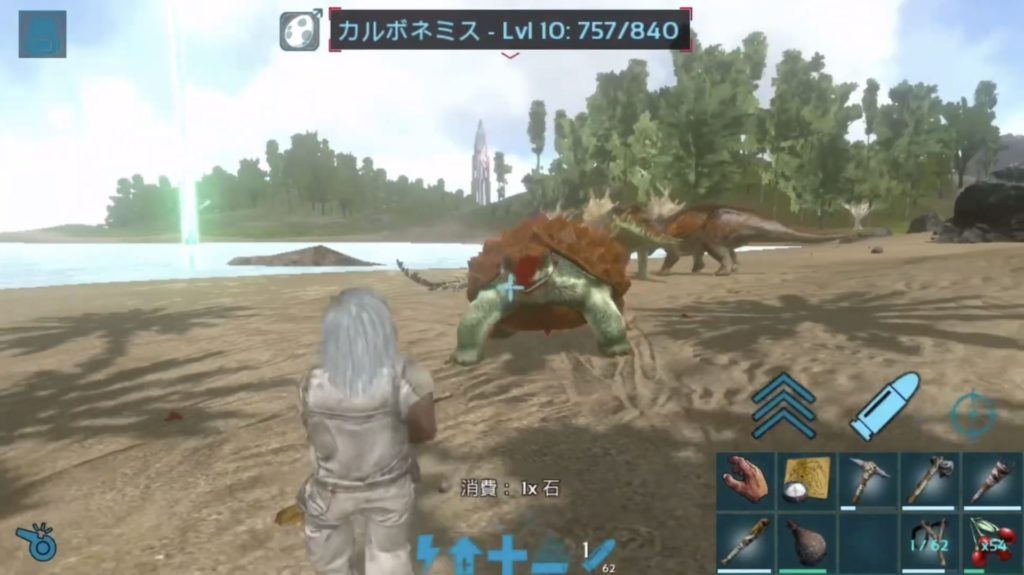
Task: Tap the bullet fire button
Action: pos(884,405)
